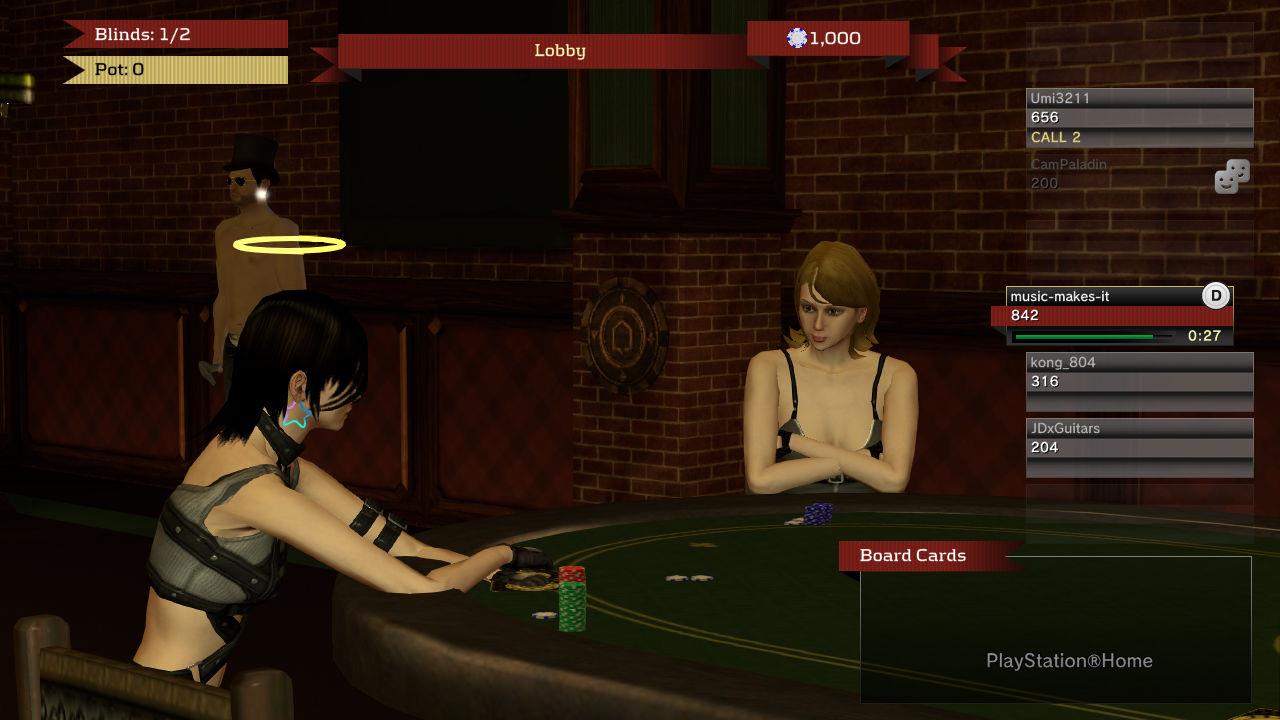Select player Umi3211 in the list
Image resolution: width=1280 pixels, height=720 pixels.
coord(1139,117)
